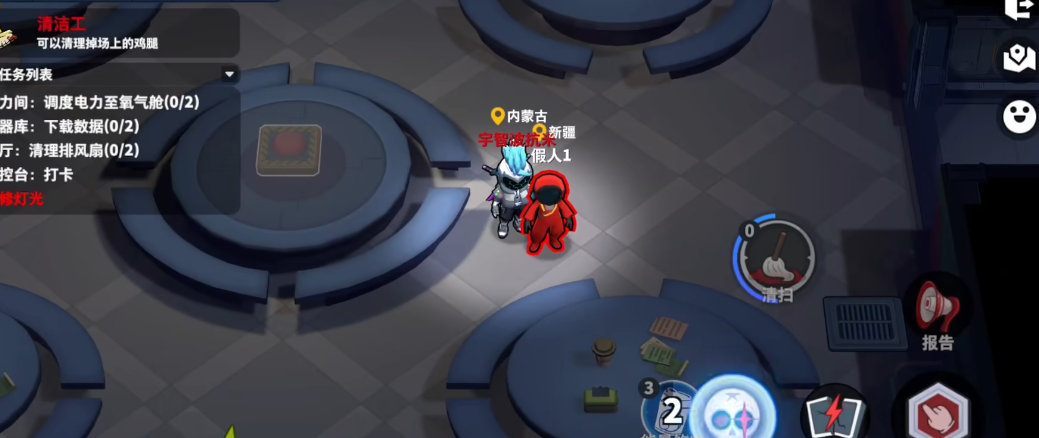Open the map with the pin icon
This screenshot has height=438, width=1039.
tap(1019, 58)
